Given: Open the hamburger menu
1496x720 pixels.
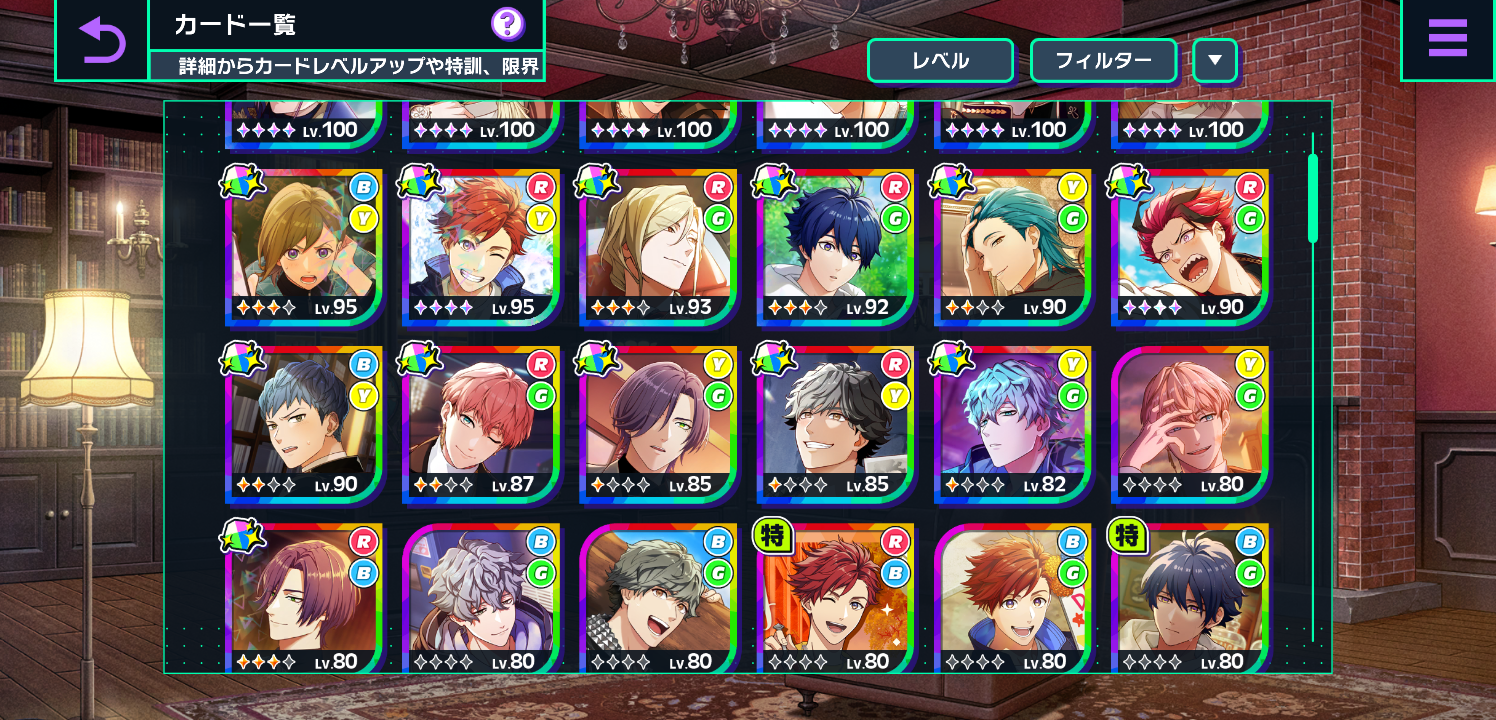Looking at the screenshot, I should (1447, 40).
